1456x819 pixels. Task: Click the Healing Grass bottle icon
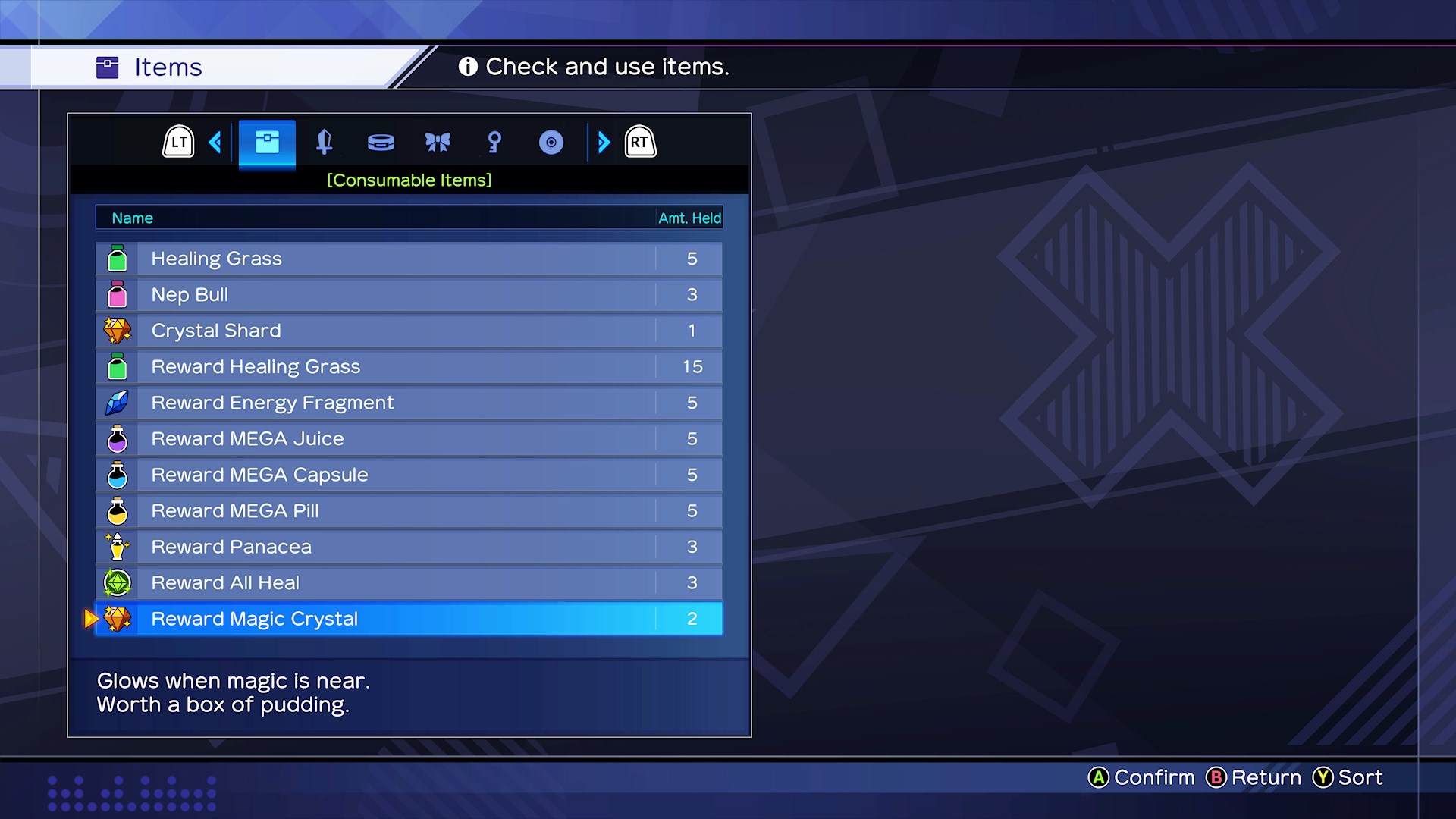point(118,258)
